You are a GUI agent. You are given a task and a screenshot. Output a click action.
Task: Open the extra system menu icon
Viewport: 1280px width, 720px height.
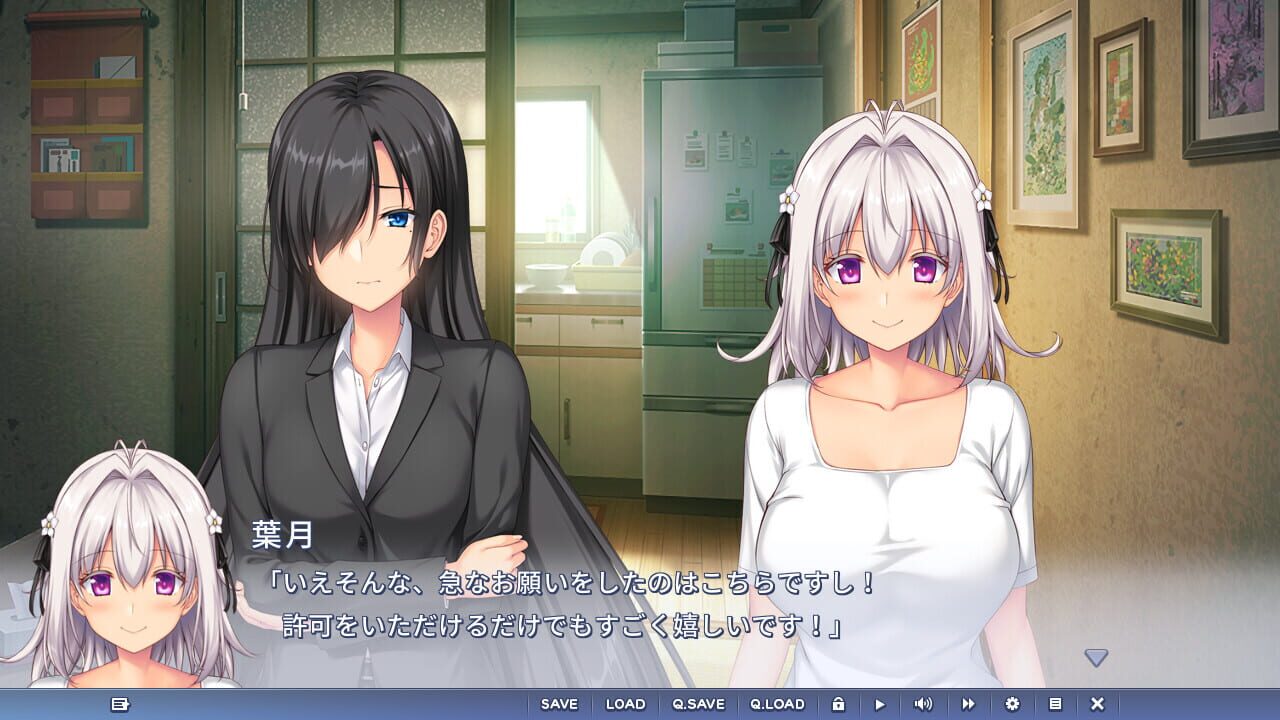point(1055,705)
